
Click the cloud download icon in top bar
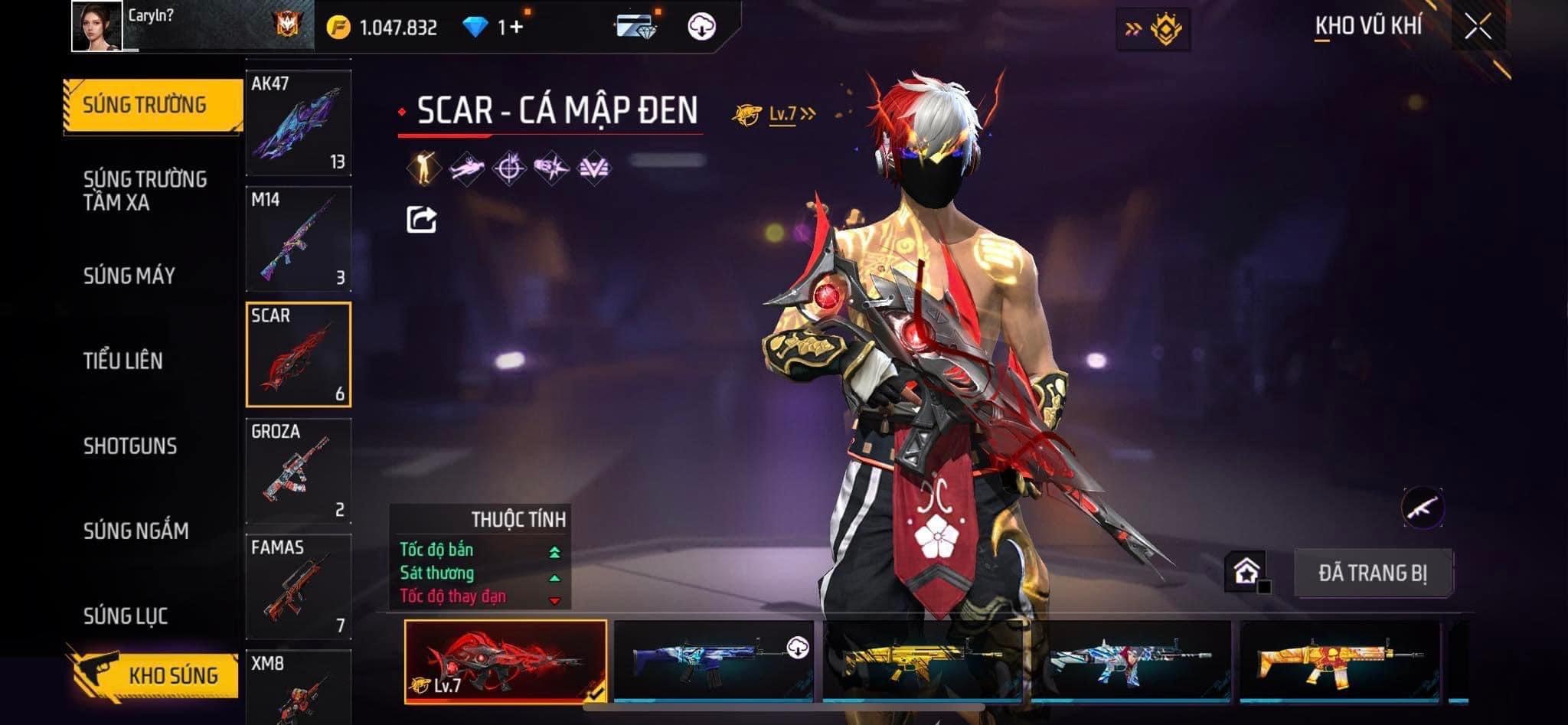pyautogui.click(x=701, y=27)
